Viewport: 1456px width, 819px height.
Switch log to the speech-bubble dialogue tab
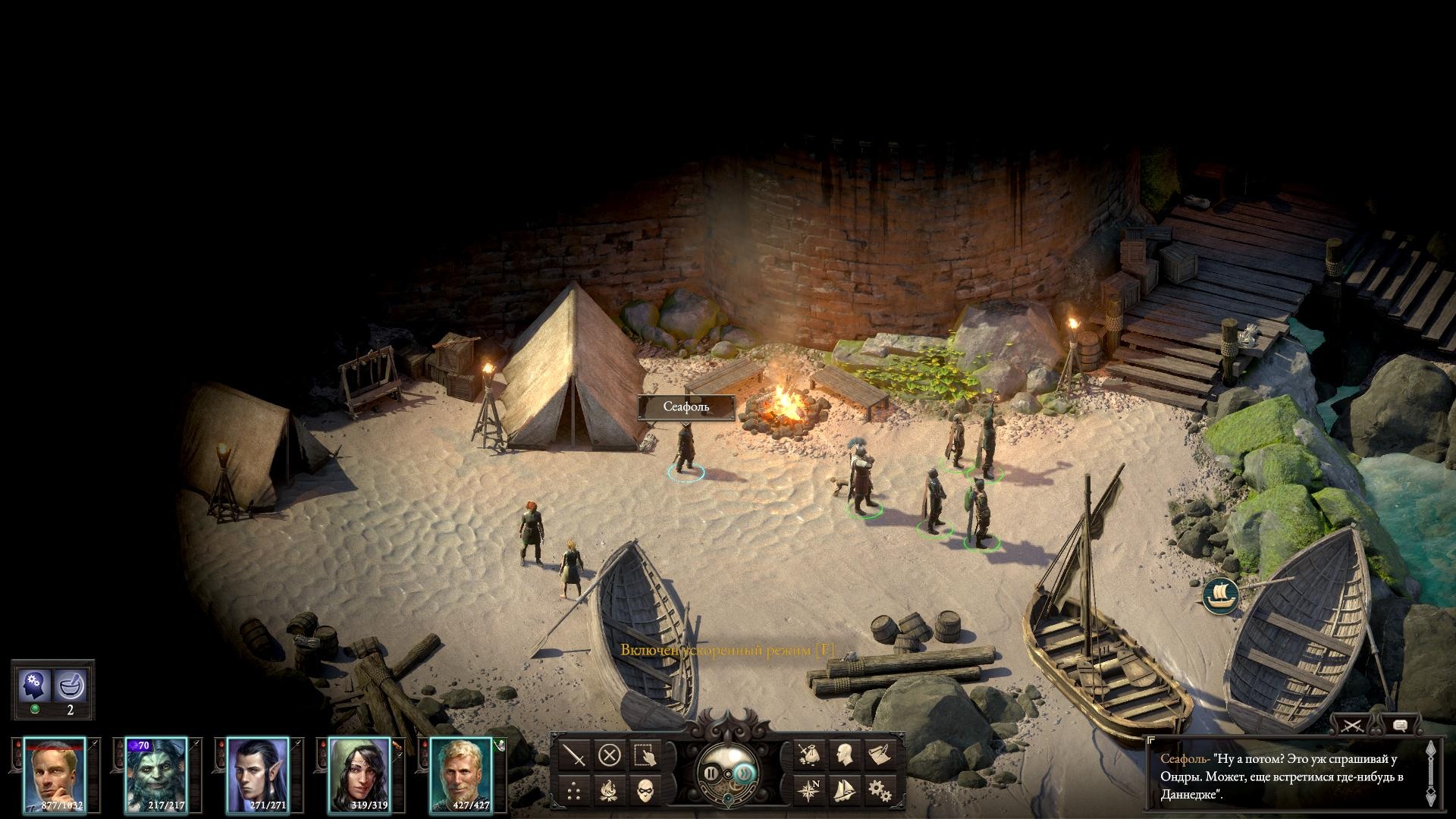point(1401,726)
